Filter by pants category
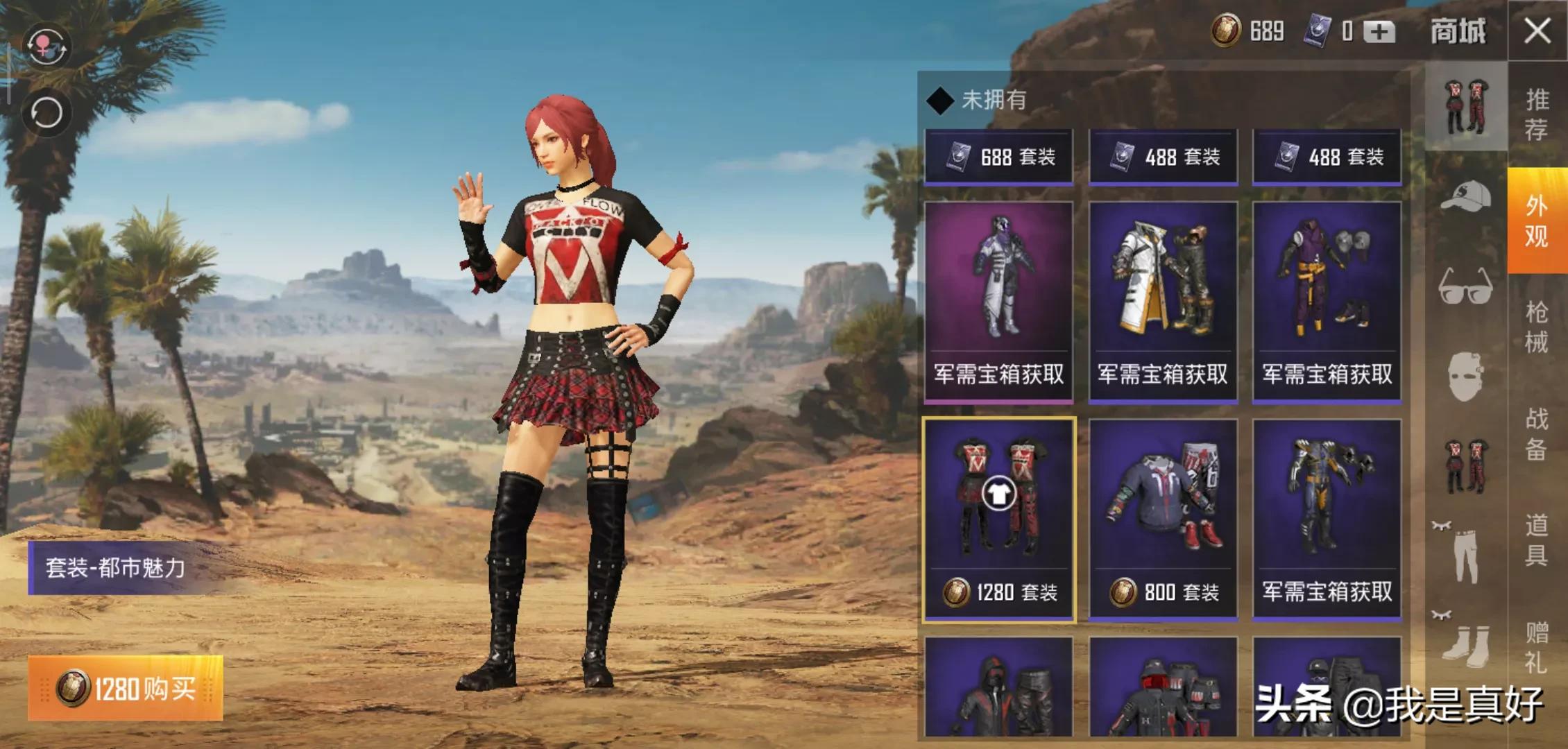 (1465, 553)
